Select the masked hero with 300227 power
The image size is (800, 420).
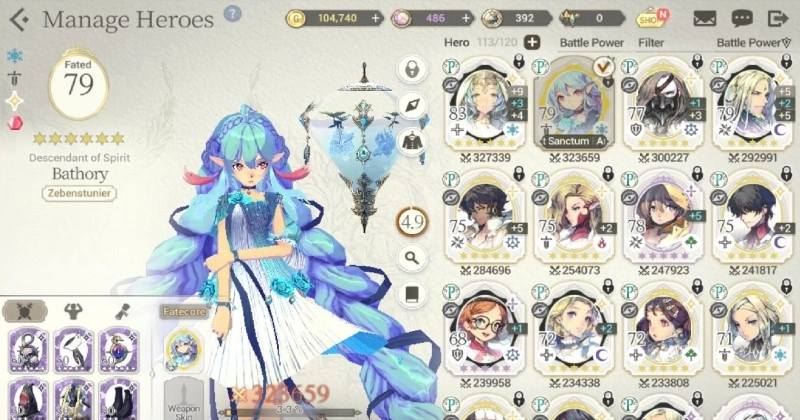point(664,108)
